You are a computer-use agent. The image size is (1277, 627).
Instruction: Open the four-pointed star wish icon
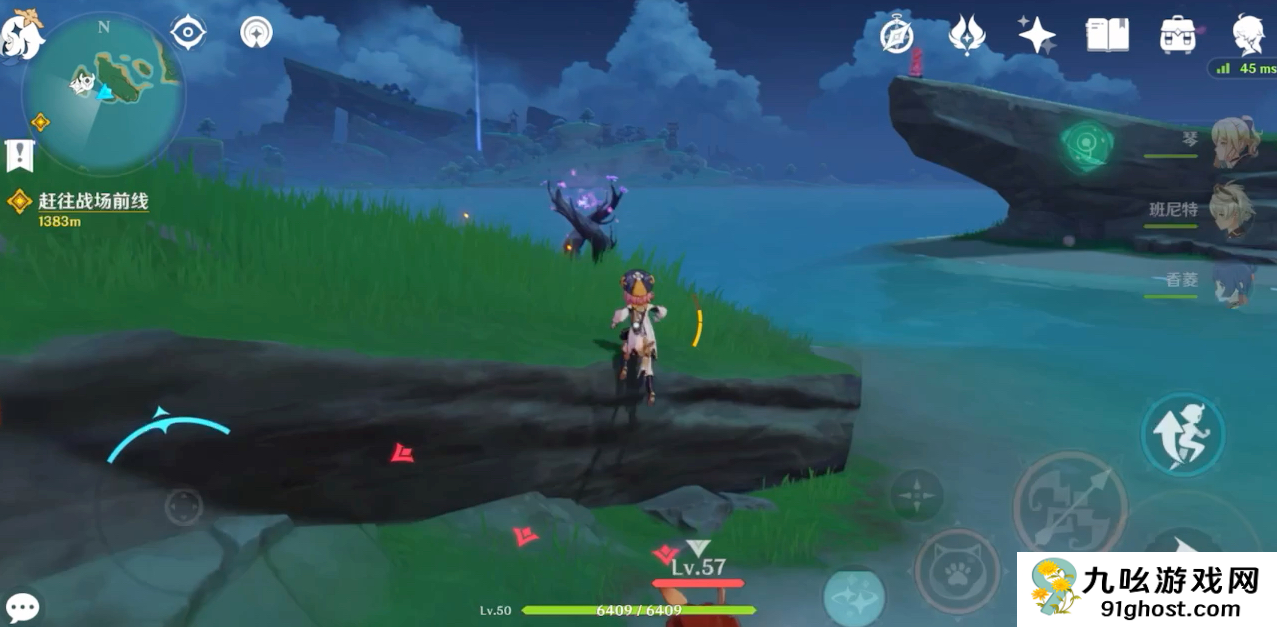[1037, 35]
